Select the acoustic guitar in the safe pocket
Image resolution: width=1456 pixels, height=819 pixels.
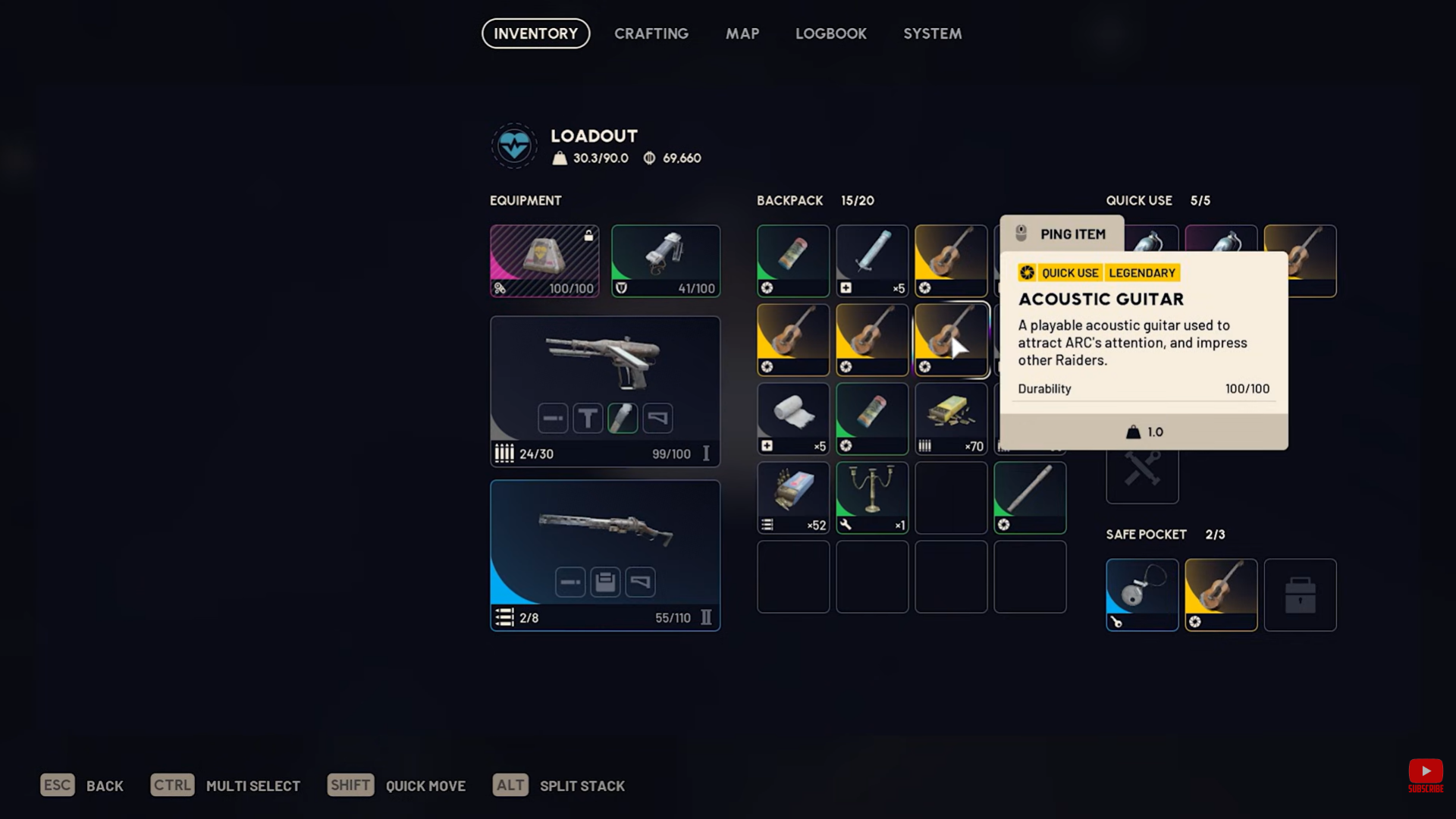(x=1221, y=595)
